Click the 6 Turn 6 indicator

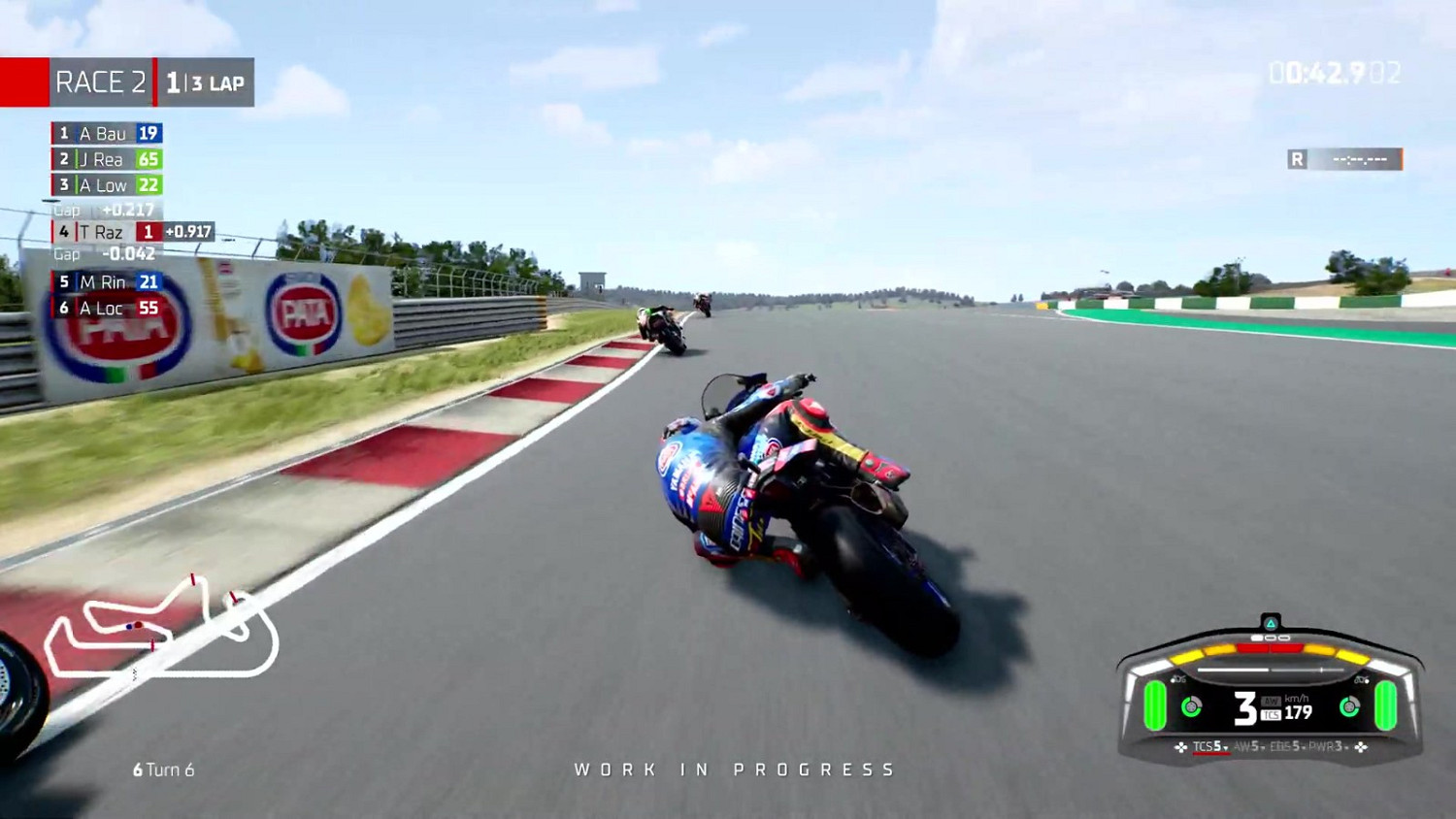(x=163, y=770)
